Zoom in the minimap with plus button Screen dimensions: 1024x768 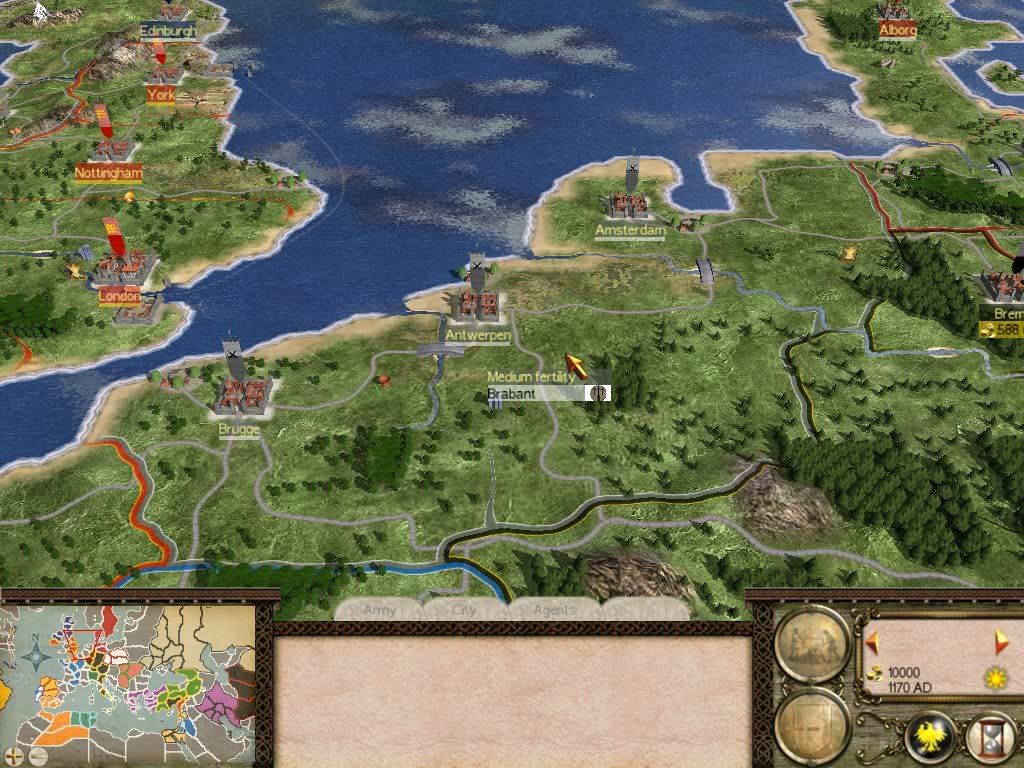click(13, 755)
